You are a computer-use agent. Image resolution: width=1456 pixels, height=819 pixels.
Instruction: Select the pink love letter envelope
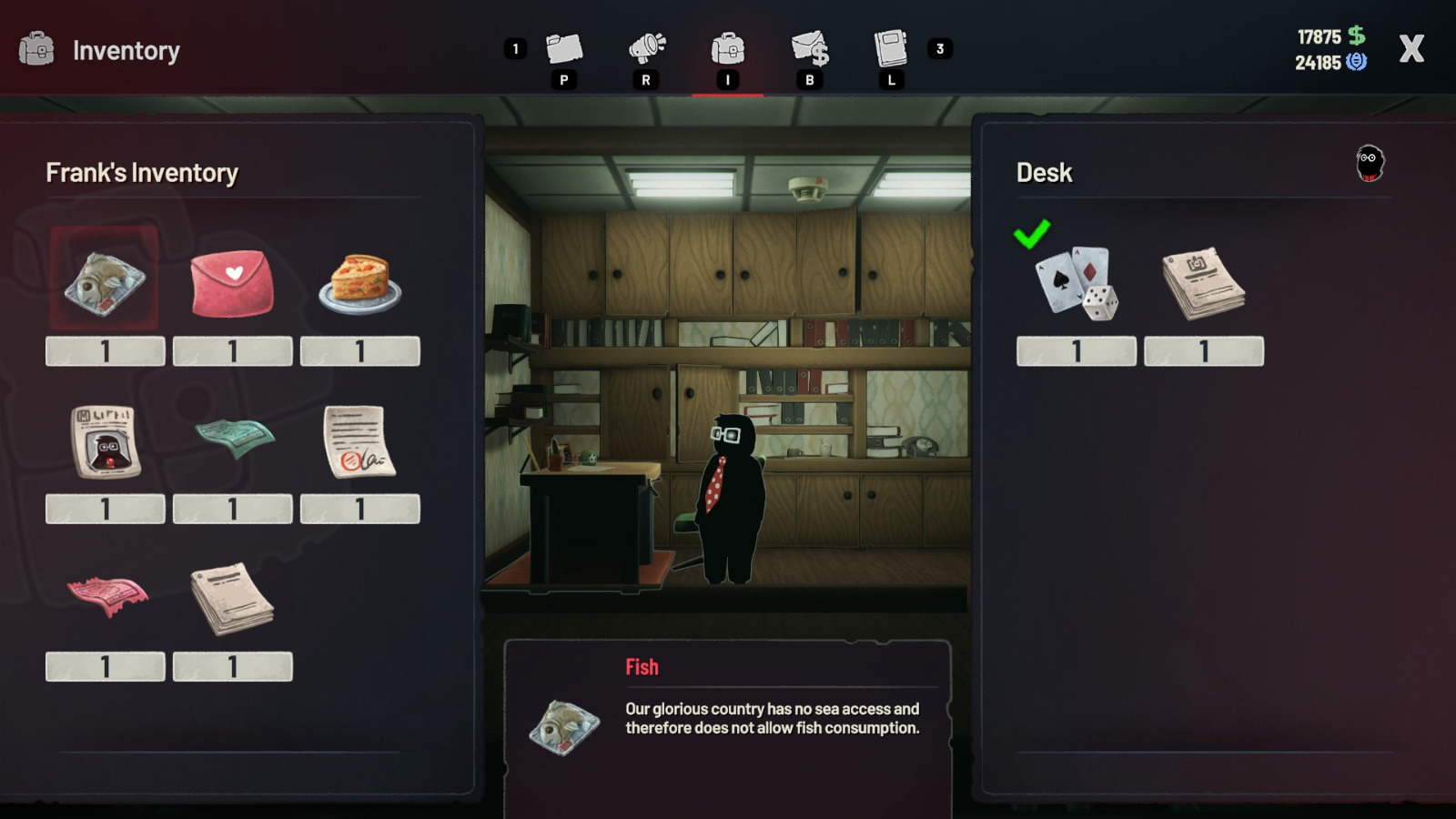[232, 282]
